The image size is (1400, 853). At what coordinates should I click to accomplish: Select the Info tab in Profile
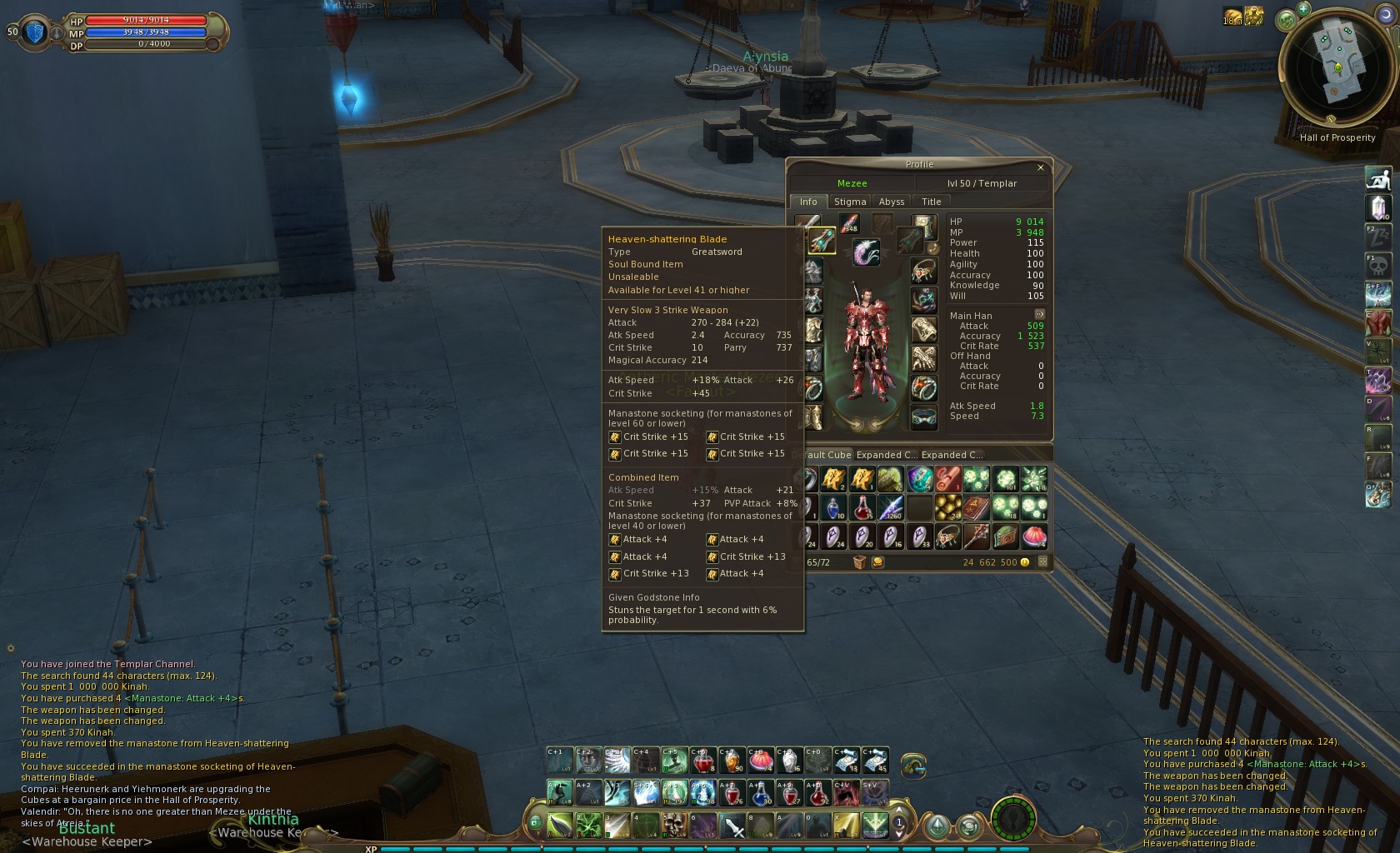click(808, 202)
